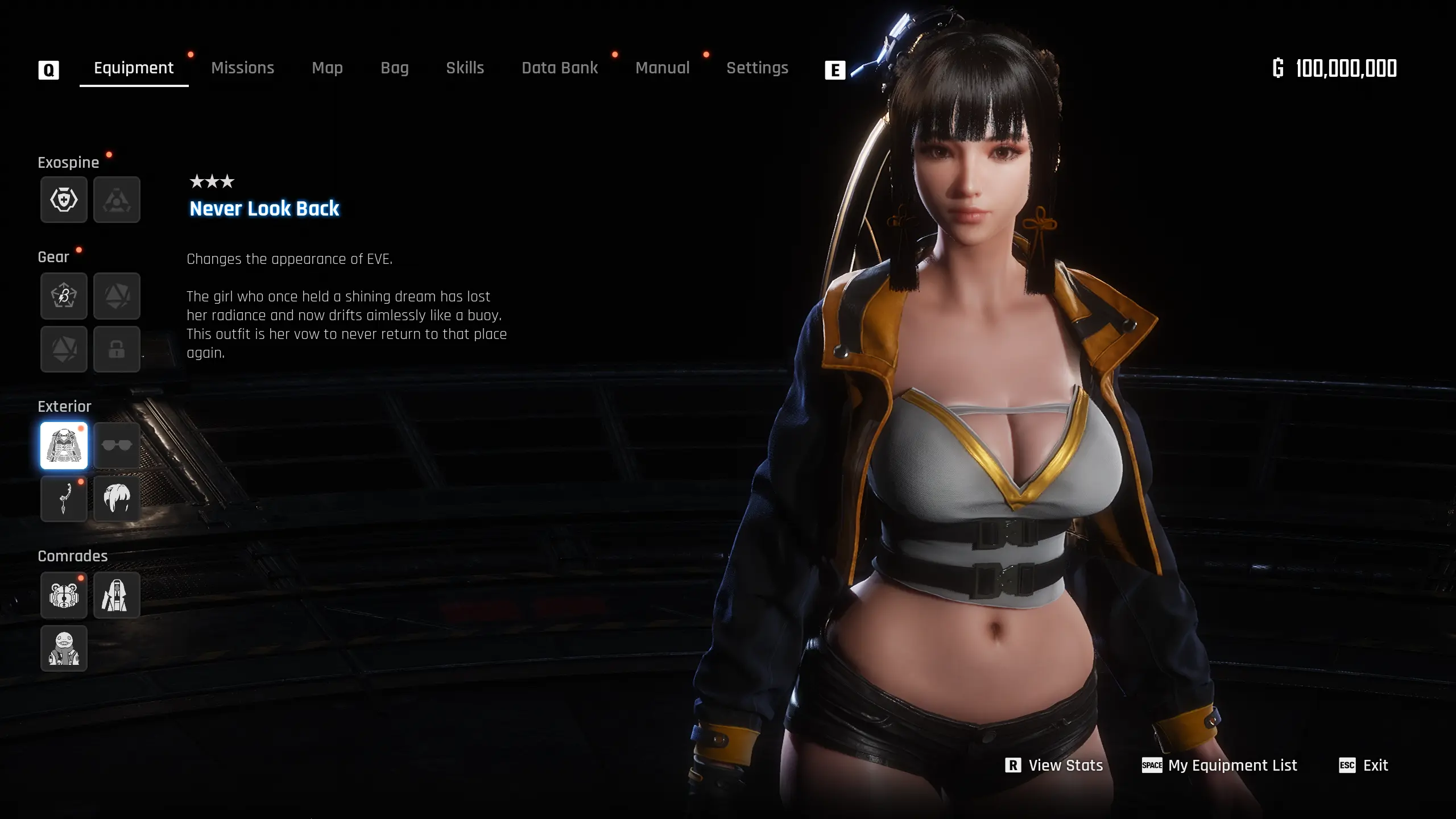The width and height of the screenshot is (1456, 819).
Task: Select the shield Exospine slot
Action: click(x=64, y=200)
